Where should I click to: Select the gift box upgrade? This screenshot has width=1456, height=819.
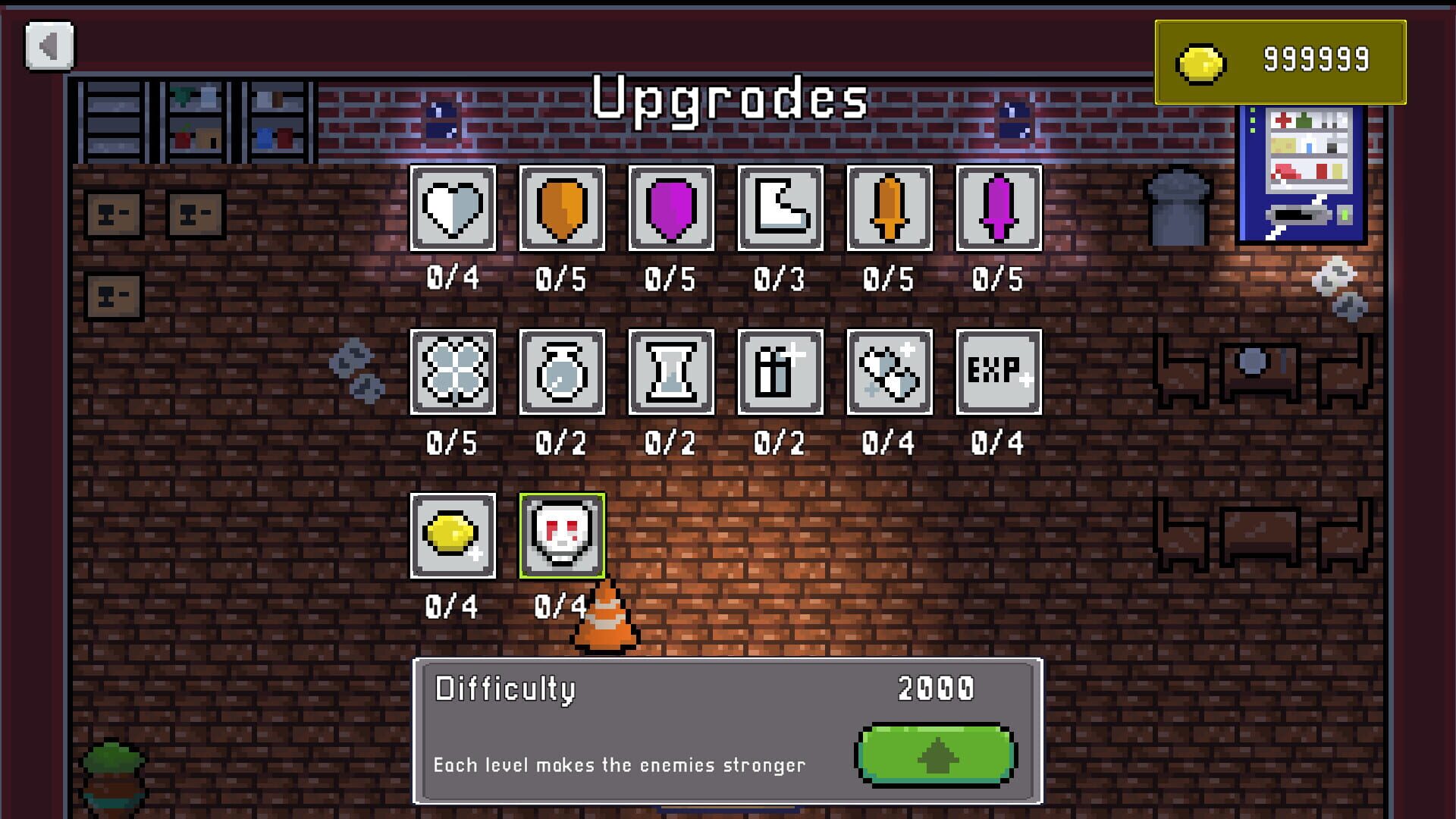click(x=780, y=372)
